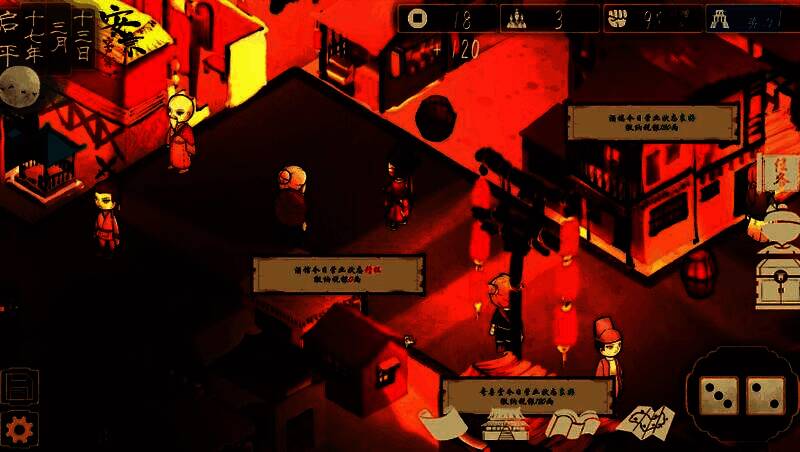
Task: Open the orange gear settings
Action: (x=19, y=427)
